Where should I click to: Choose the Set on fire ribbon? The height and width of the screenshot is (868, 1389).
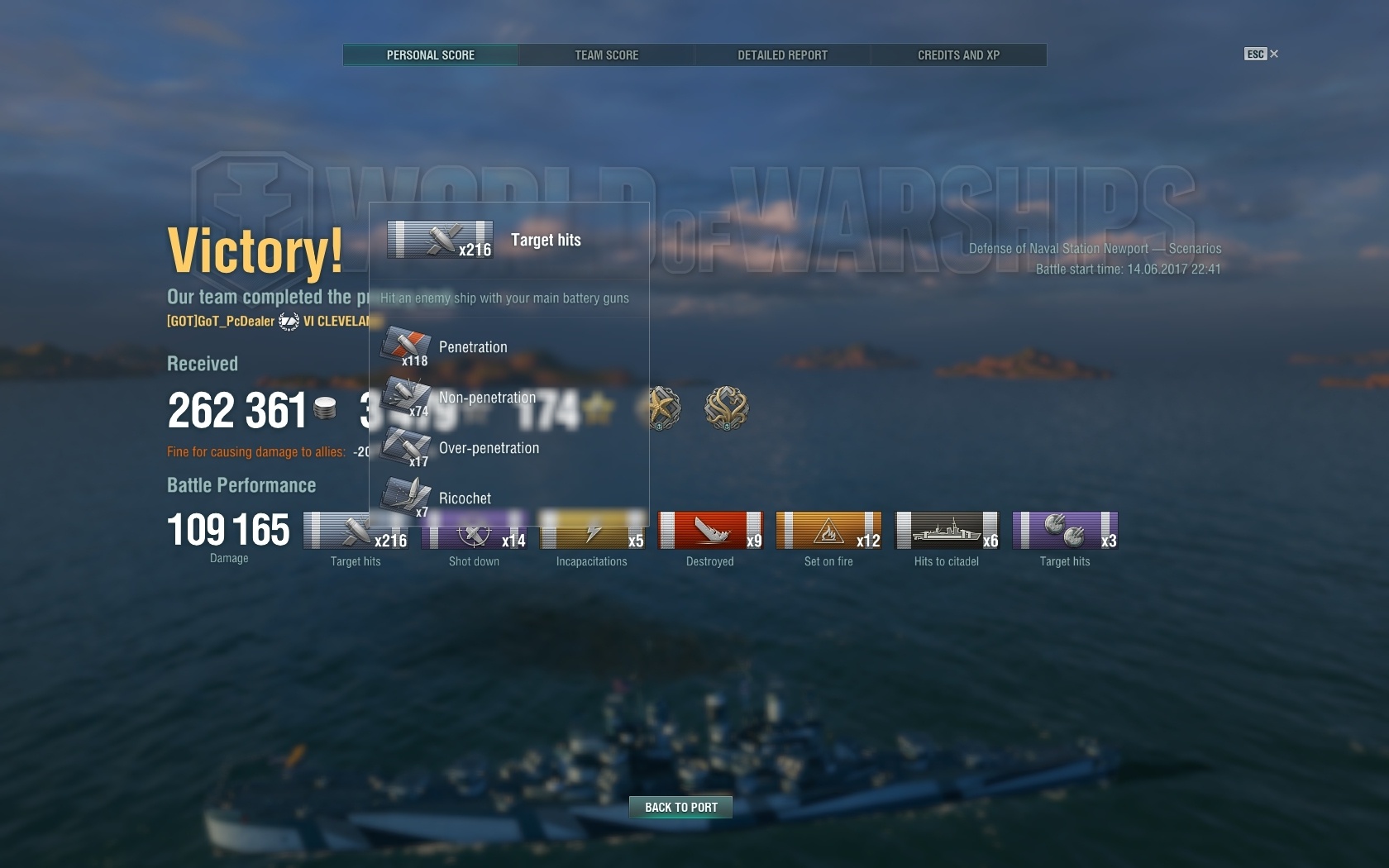click(828, 531)
